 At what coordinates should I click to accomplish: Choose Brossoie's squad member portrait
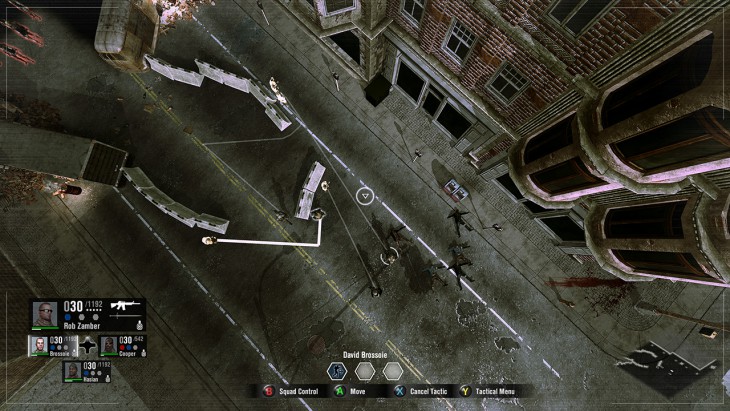[39, 345]
